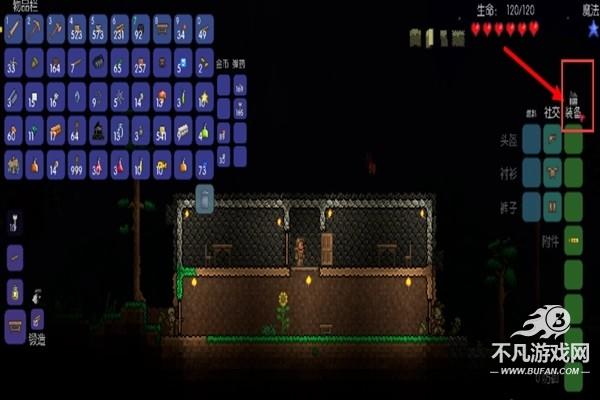Select the sword in the first hotbar slot
Image resolution: width=600 pixels, height=400 pixels.
(x=15, y=30)
